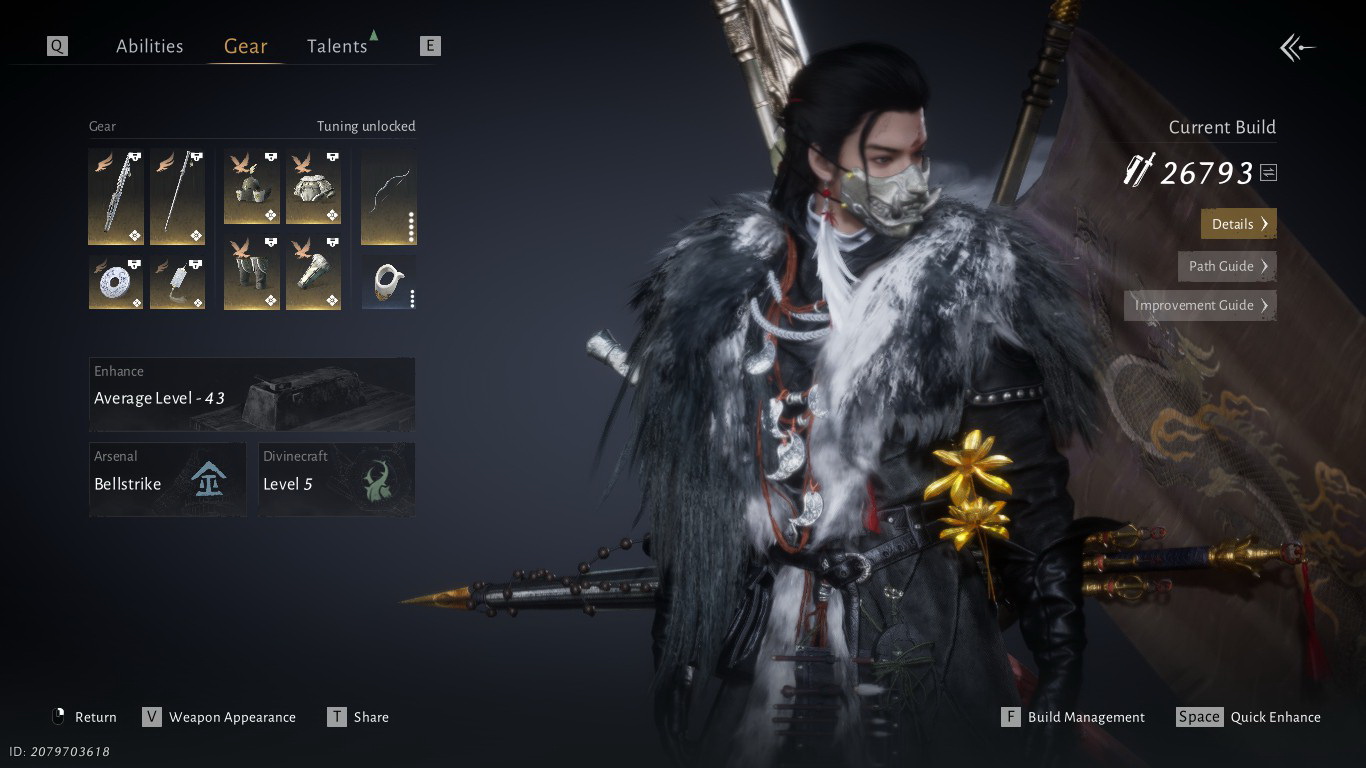The height and width of the screenshot is (768, 1366).
Task: Show the build Details
Action: (1238, 224)
